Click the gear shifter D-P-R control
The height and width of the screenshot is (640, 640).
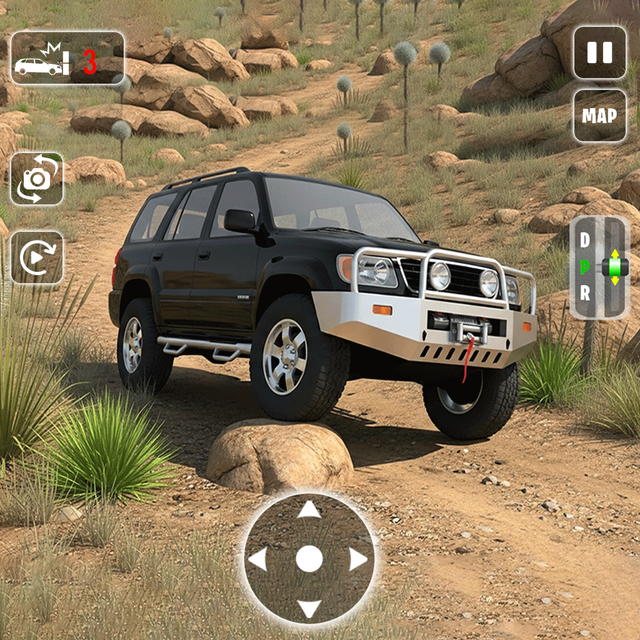599,267
